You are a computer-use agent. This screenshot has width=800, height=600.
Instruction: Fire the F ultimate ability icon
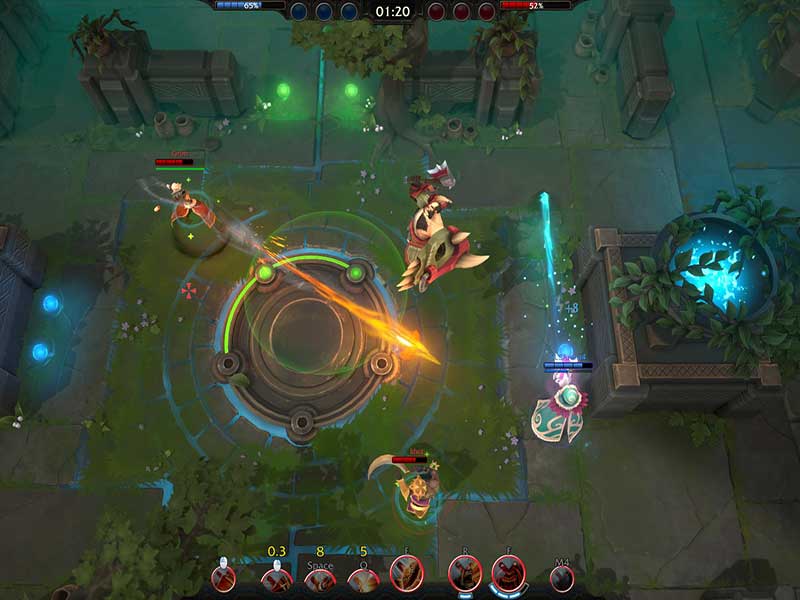click(508, 574)
